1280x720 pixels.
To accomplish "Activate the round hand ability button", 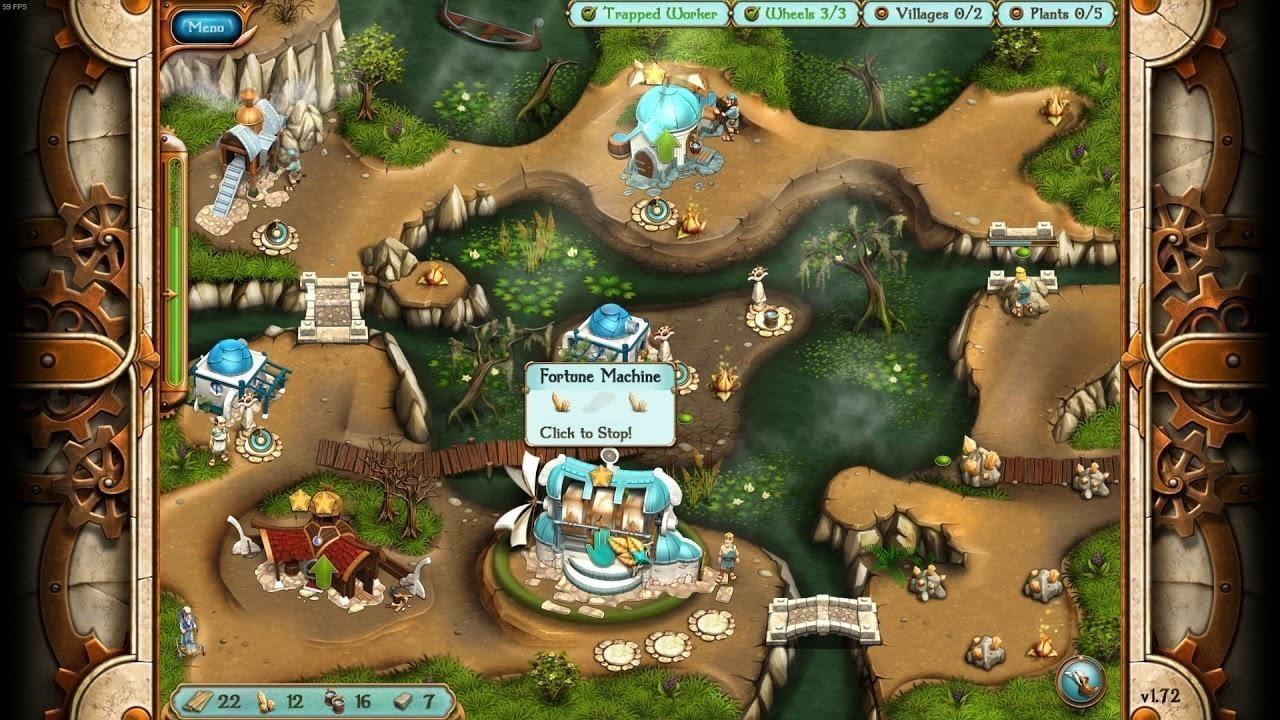I will pyautogui.click(x=1080, y=681).
